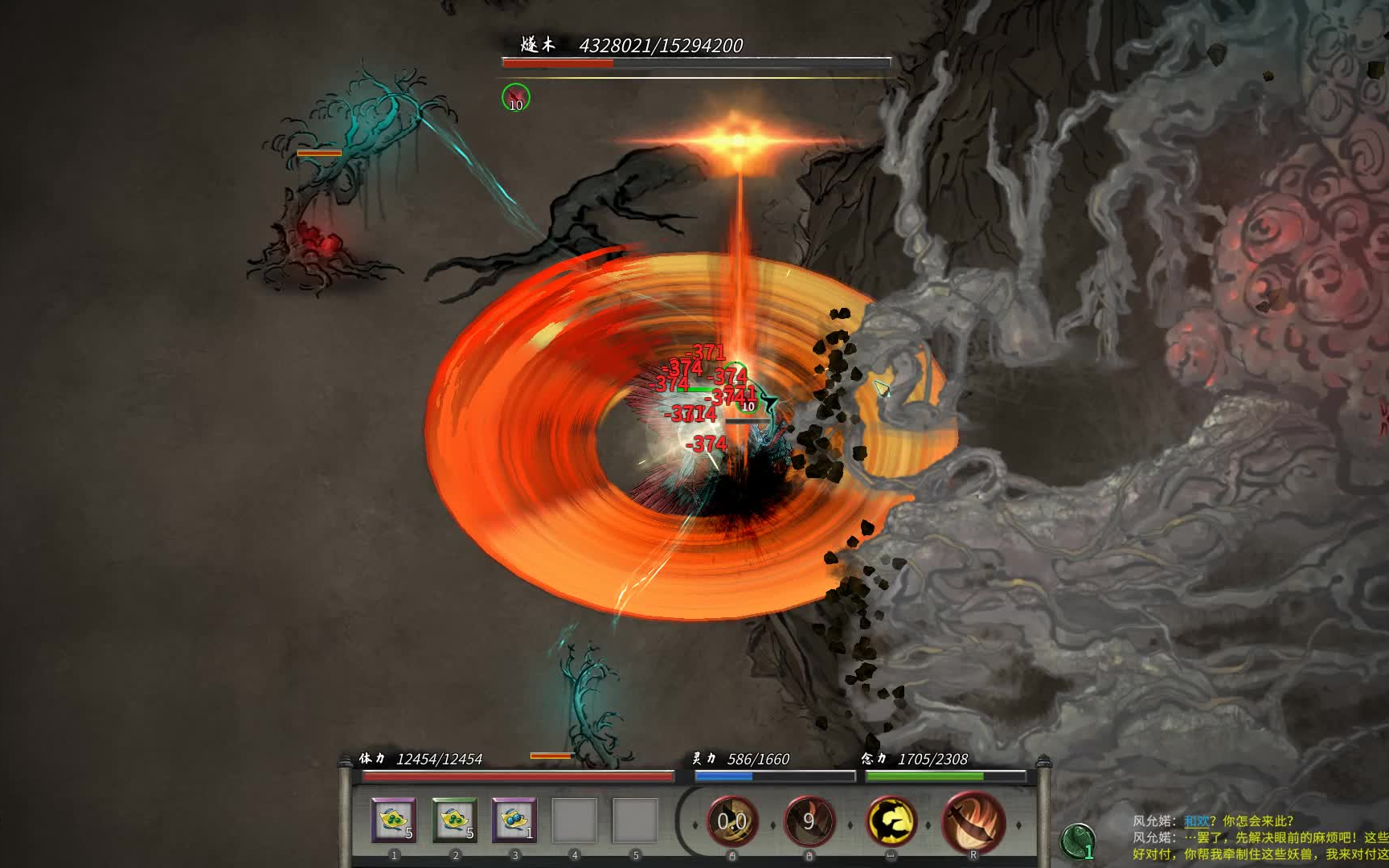Image resolution: width=1389 pixels, height=868 pixels.
Task: Use the item in hotbar slot 1
Action: [x=393, y=820]
